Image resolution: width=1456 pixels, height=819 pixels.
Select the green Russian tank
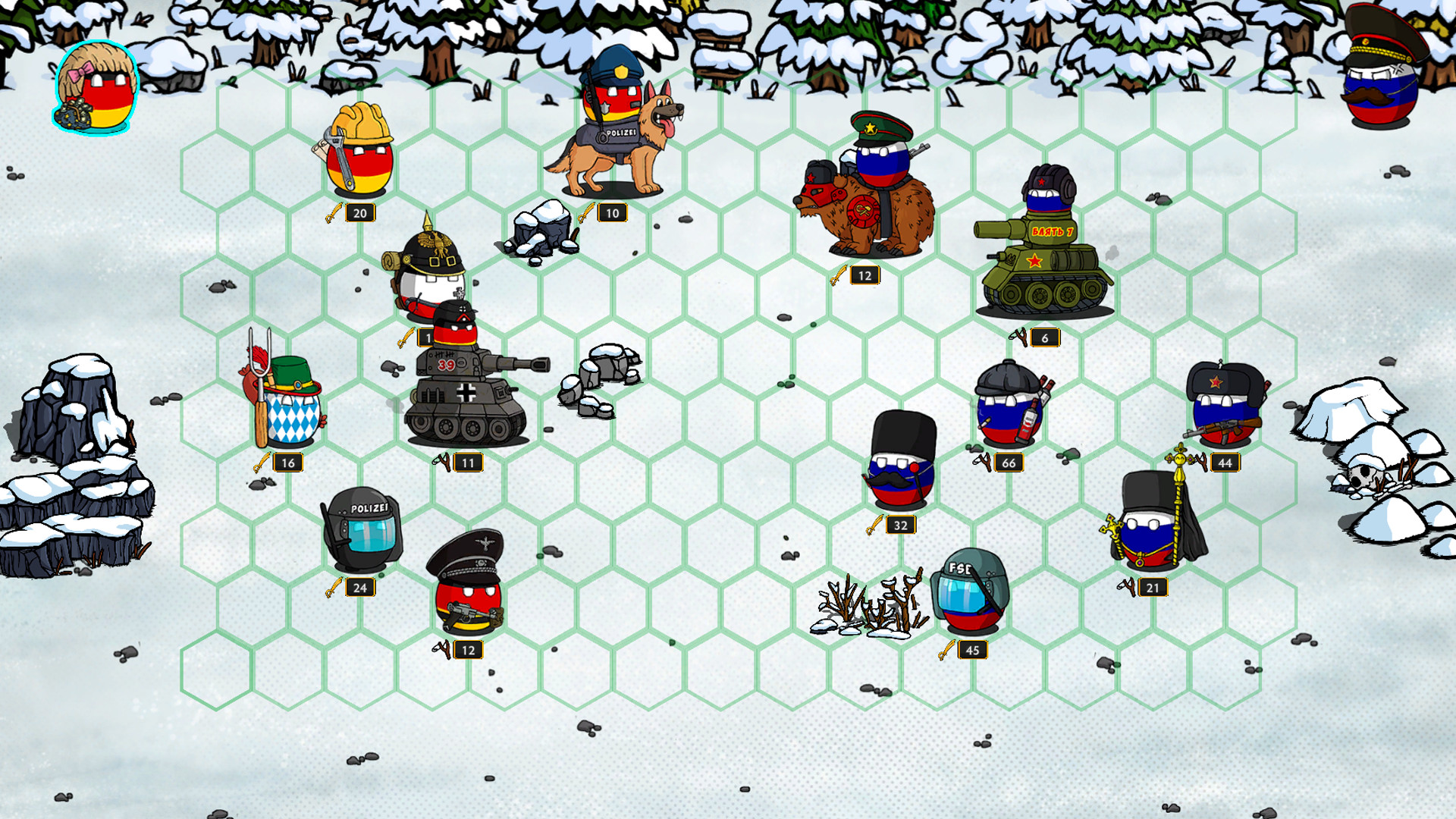point(1043,258)
